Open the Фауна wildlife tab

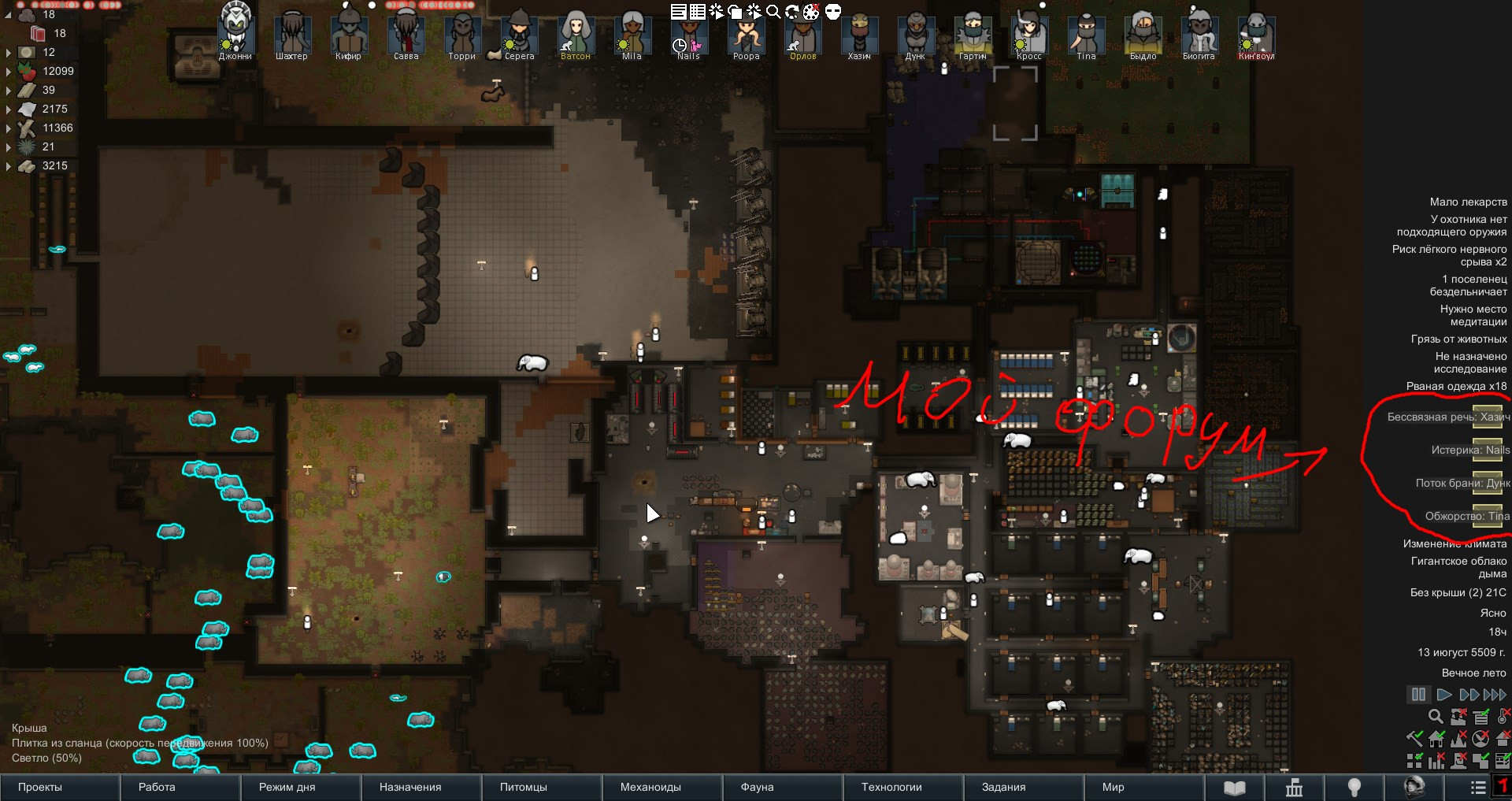point(757,787)
